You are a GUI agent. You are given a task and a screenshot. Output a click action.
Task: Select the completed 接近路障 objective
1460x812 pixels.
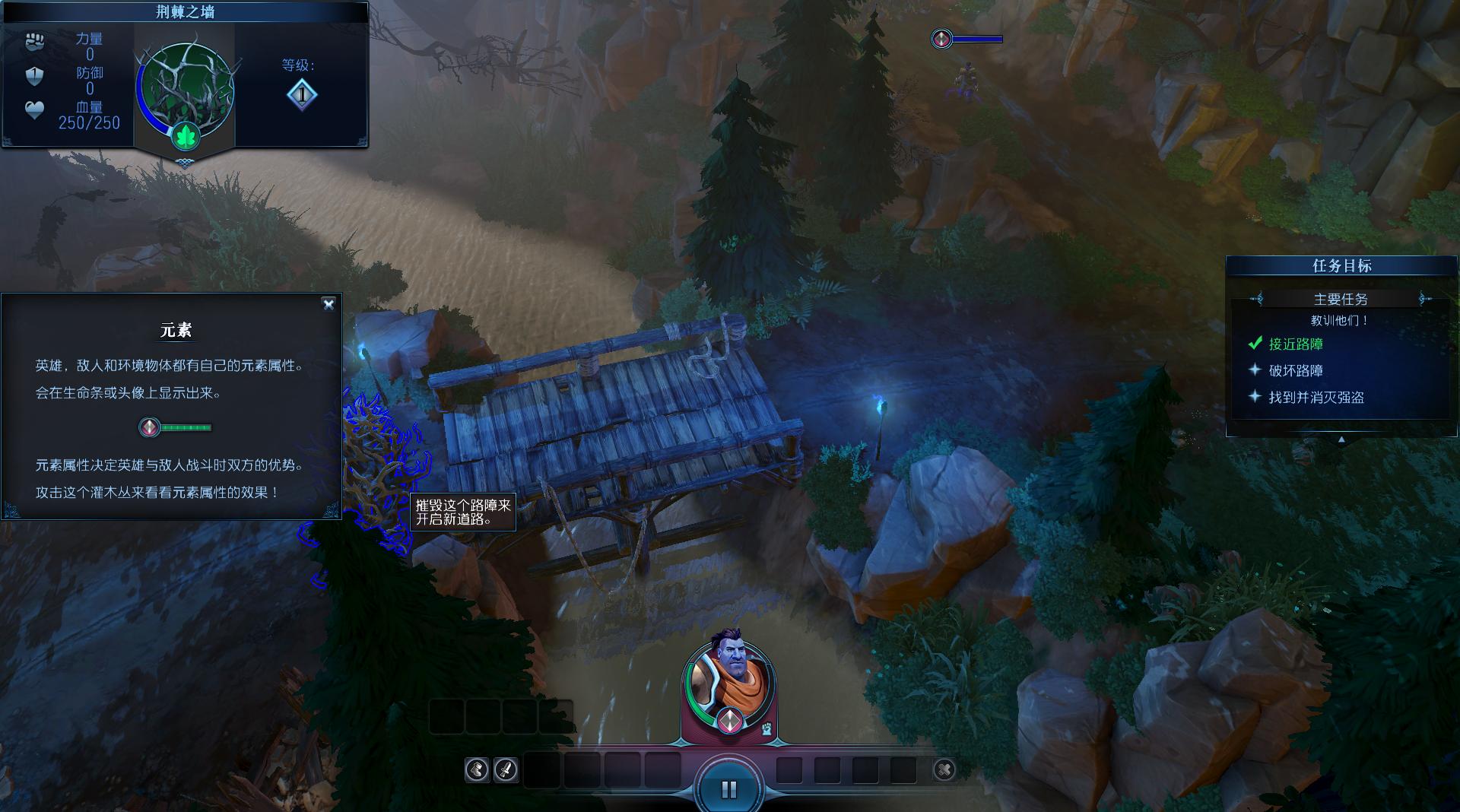coord(1296,344)
